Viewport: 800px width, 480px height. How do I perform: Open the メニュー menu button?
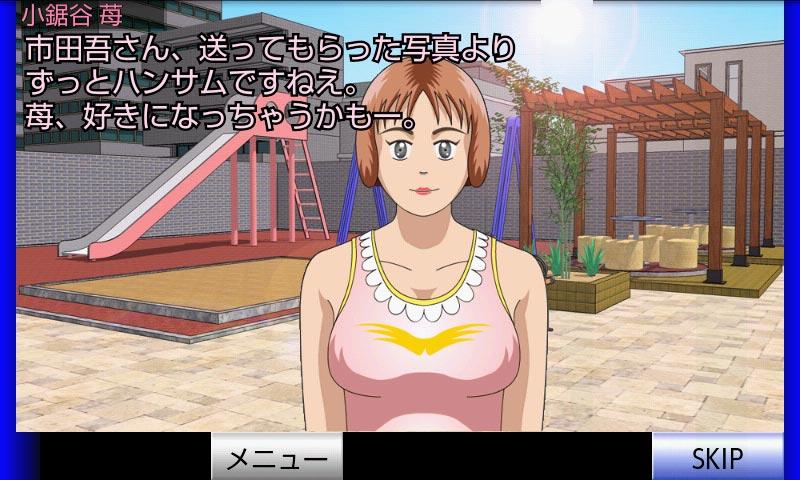[x=276, y=457]
